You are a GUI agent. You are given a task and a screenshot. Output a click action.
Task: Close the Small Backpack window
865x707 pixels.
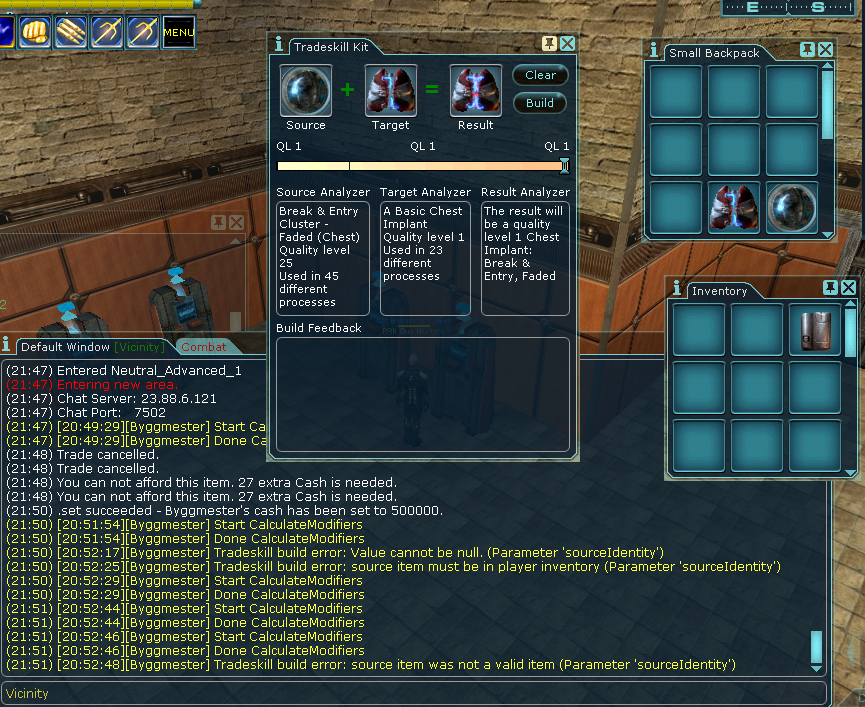pyautogui.click(x=825, y=50)
